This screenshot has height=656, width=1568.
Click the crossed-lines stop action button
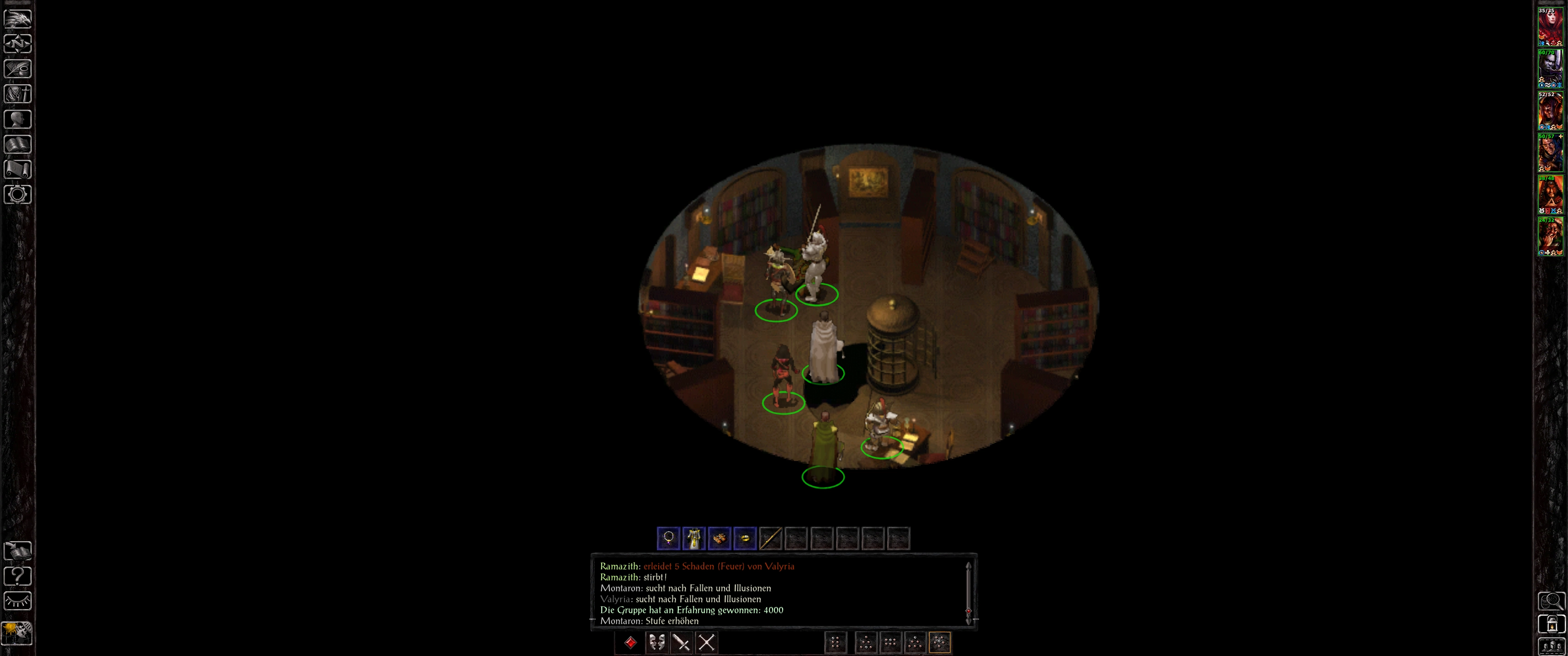click(x=707, y=643)
